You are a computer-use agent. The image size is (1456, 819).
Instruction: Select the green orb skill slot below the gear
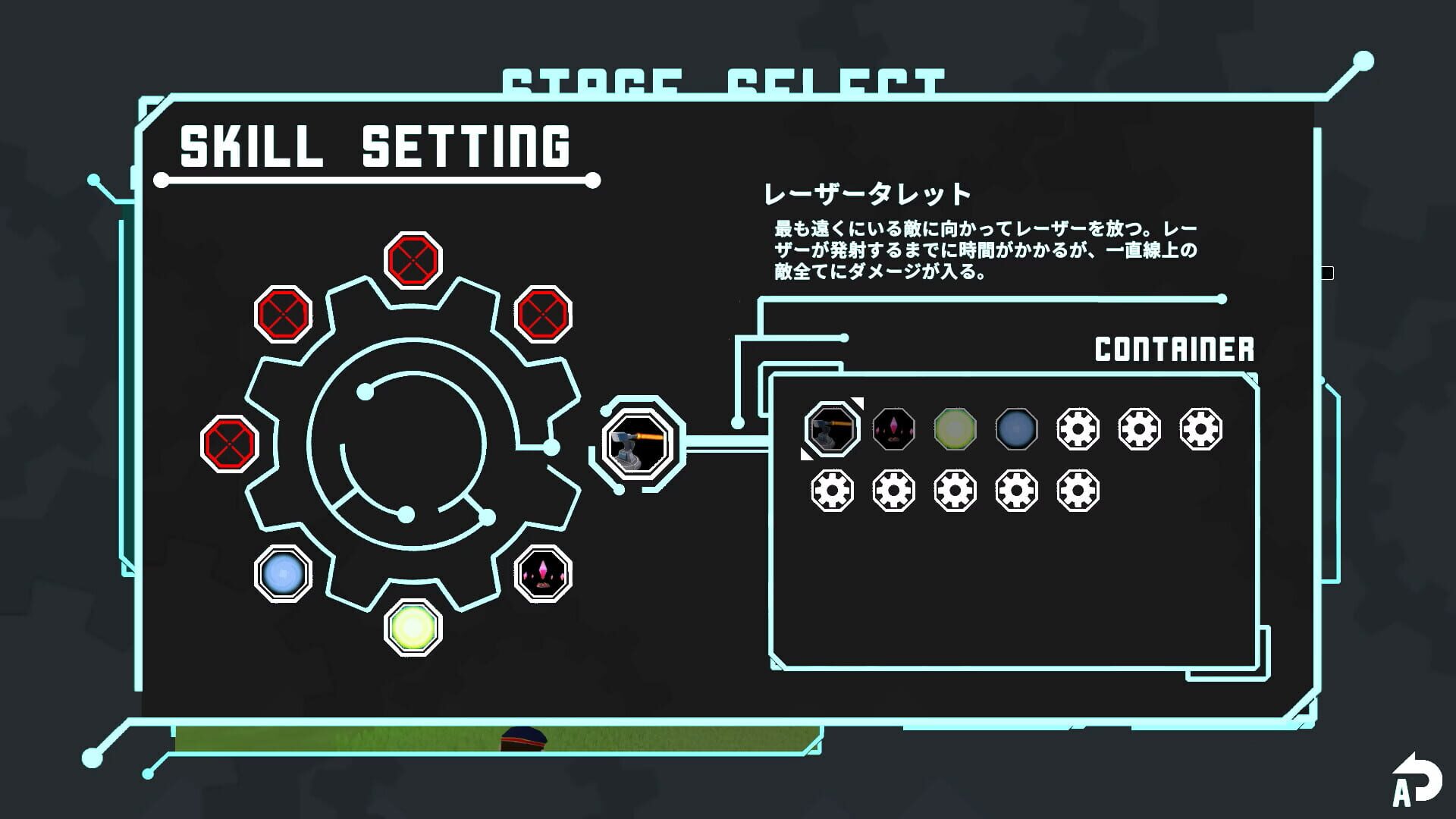[x=413, y=626]
